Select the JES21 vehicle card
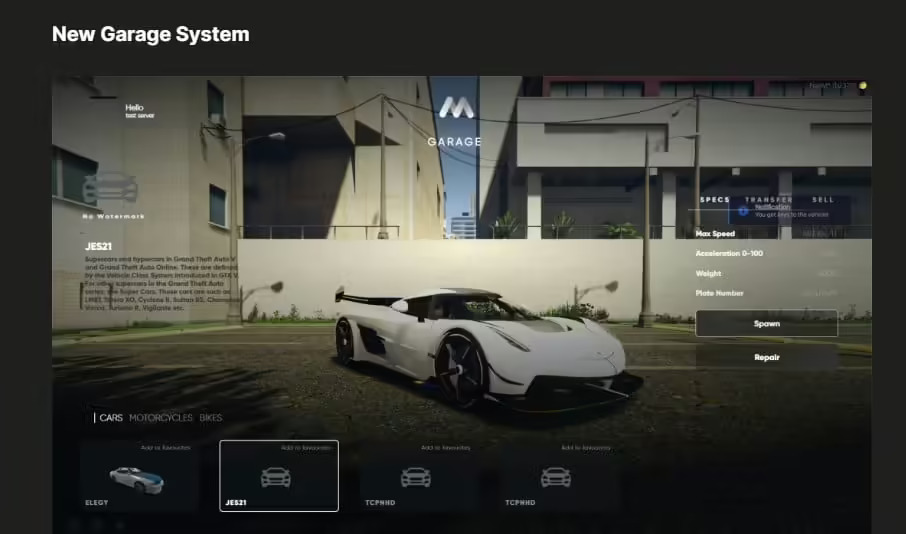 click(x=278, y=478)
